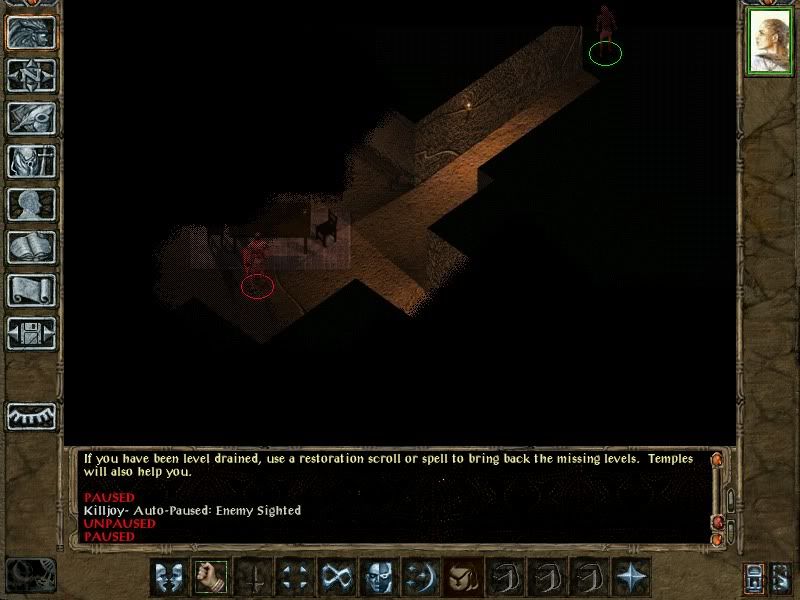Activate the two-faced mask dialogue button
800x600 pixels.
(168, 577)
